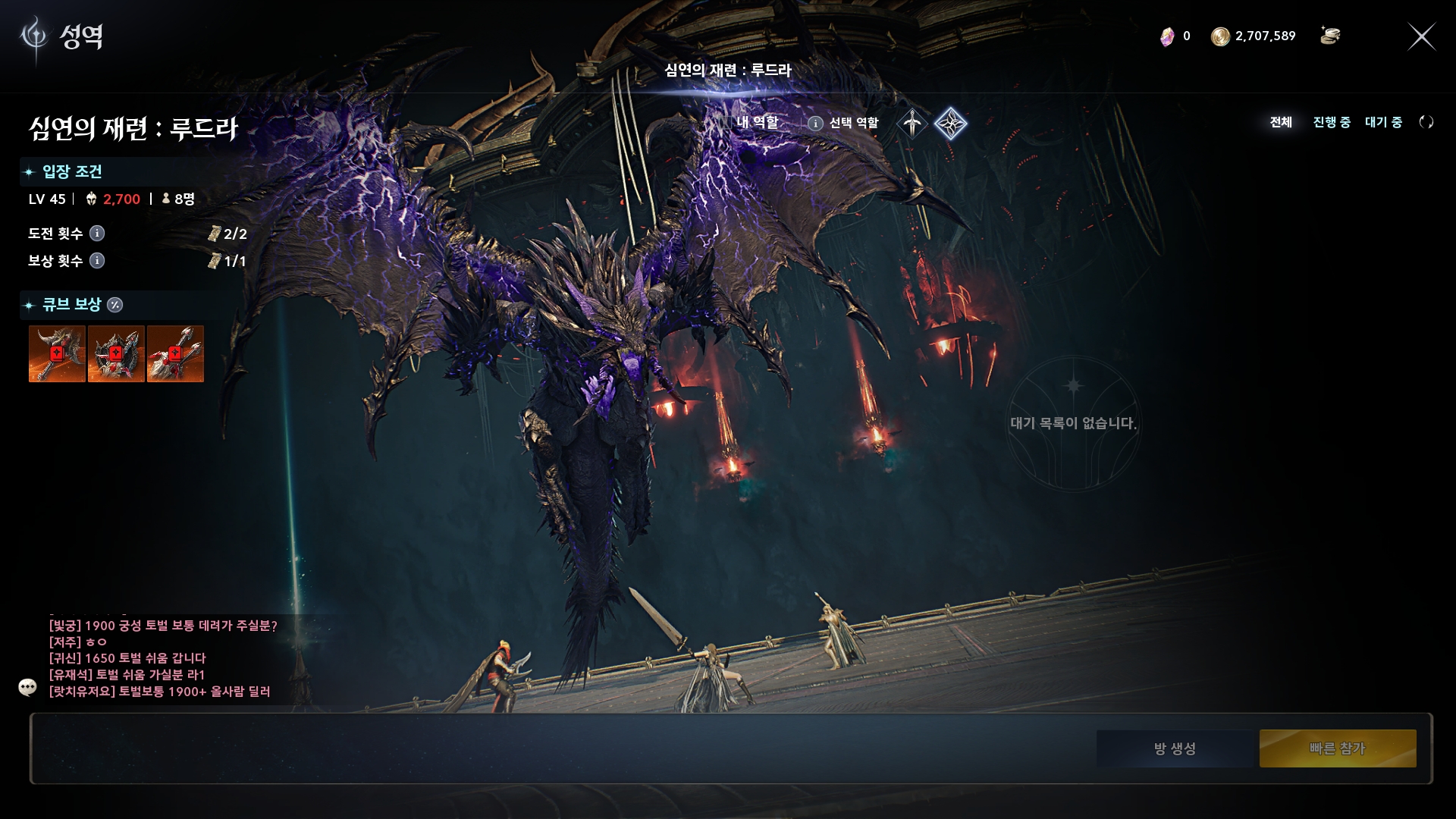Select the highlighted diamond leaf role icon
The width and height of the screenshot is (1456, 819).
[x=950, y=123]
